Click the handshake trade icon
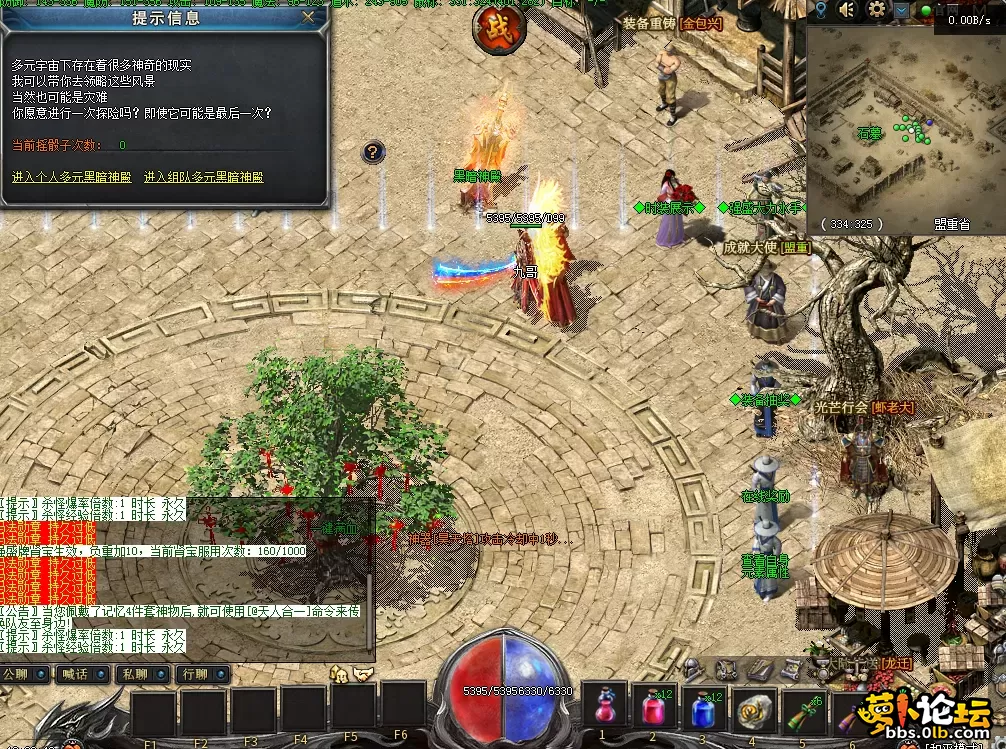Screen dimensions: 1006x749 pyautogui.click(x=361, y=675)
